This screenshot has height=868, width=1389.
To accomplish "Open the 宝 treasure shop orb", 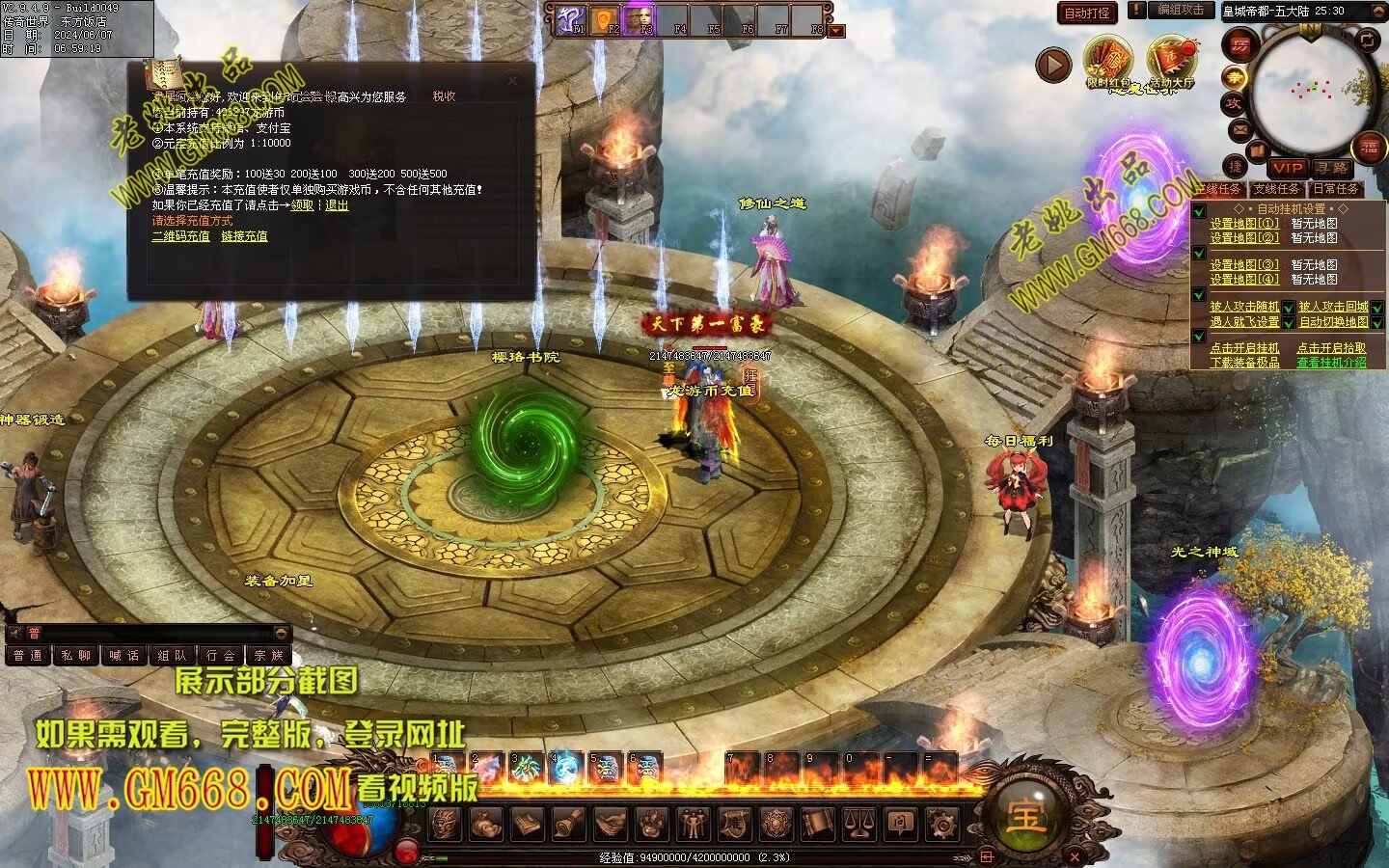I will (1025, 816).
